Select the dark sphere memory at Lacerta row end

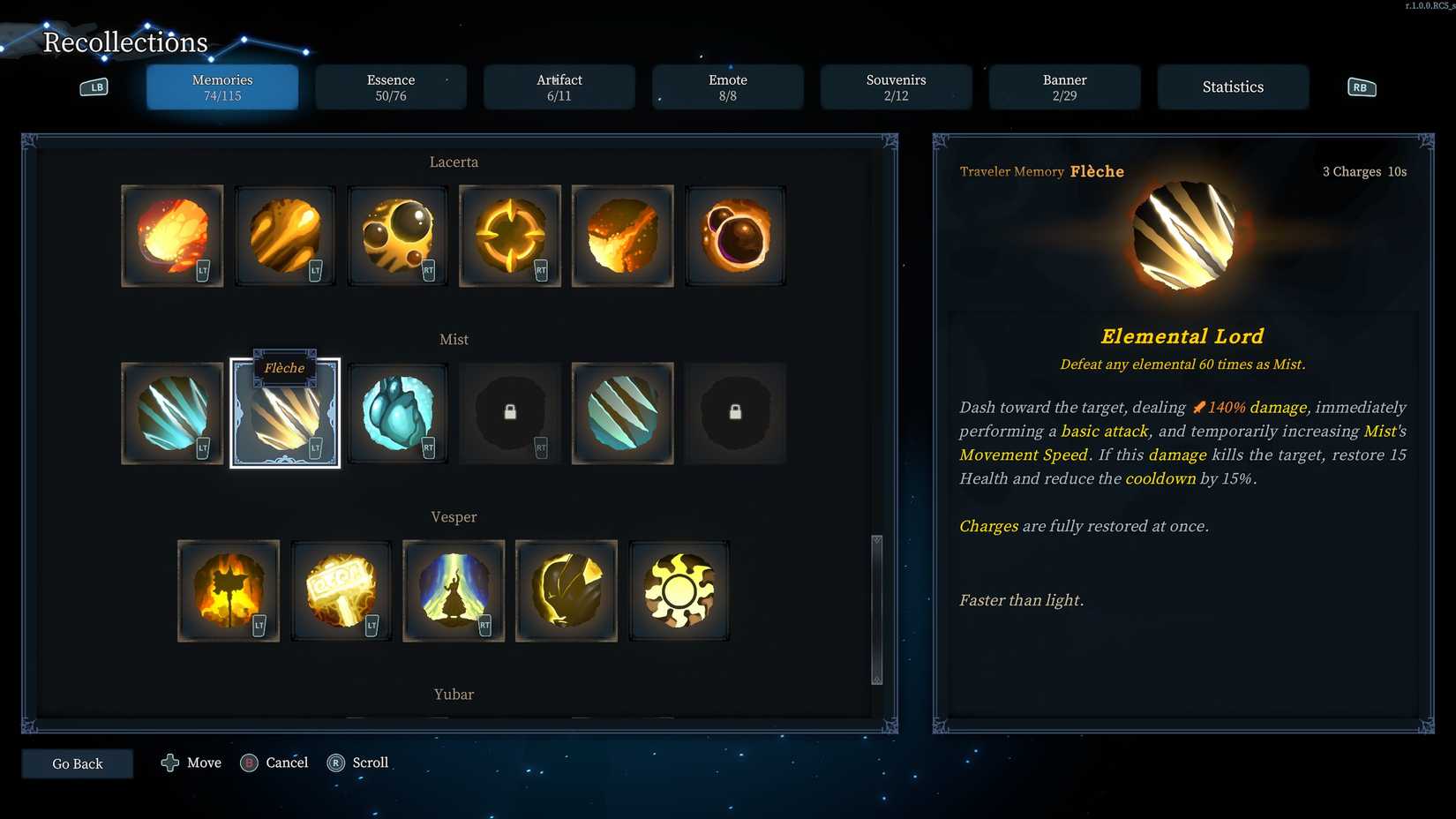pyautogui.click(x=736, y=236)
